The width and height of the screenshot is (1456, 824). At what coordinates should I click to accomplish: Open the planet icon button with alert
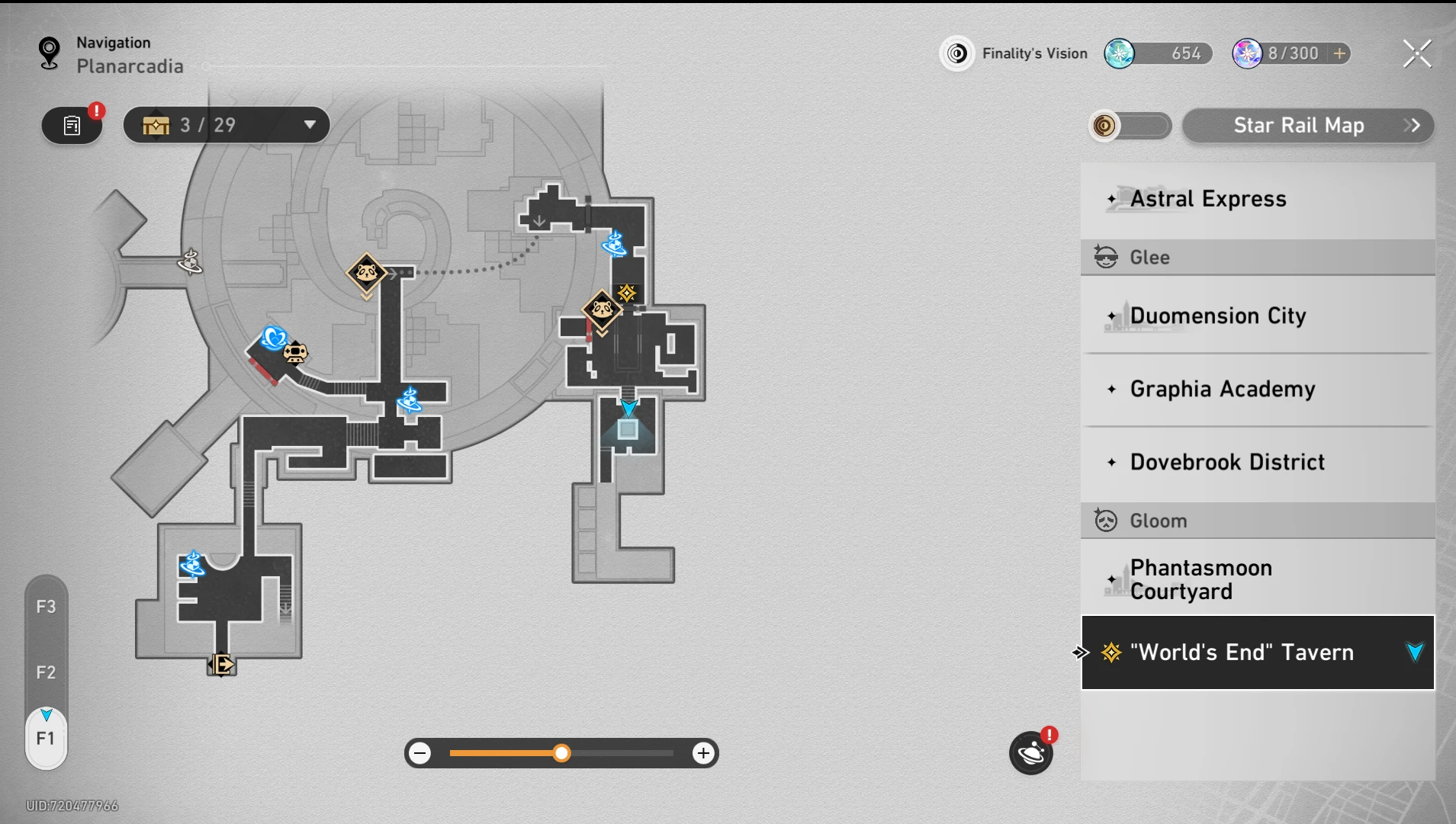click(1030, 754)
